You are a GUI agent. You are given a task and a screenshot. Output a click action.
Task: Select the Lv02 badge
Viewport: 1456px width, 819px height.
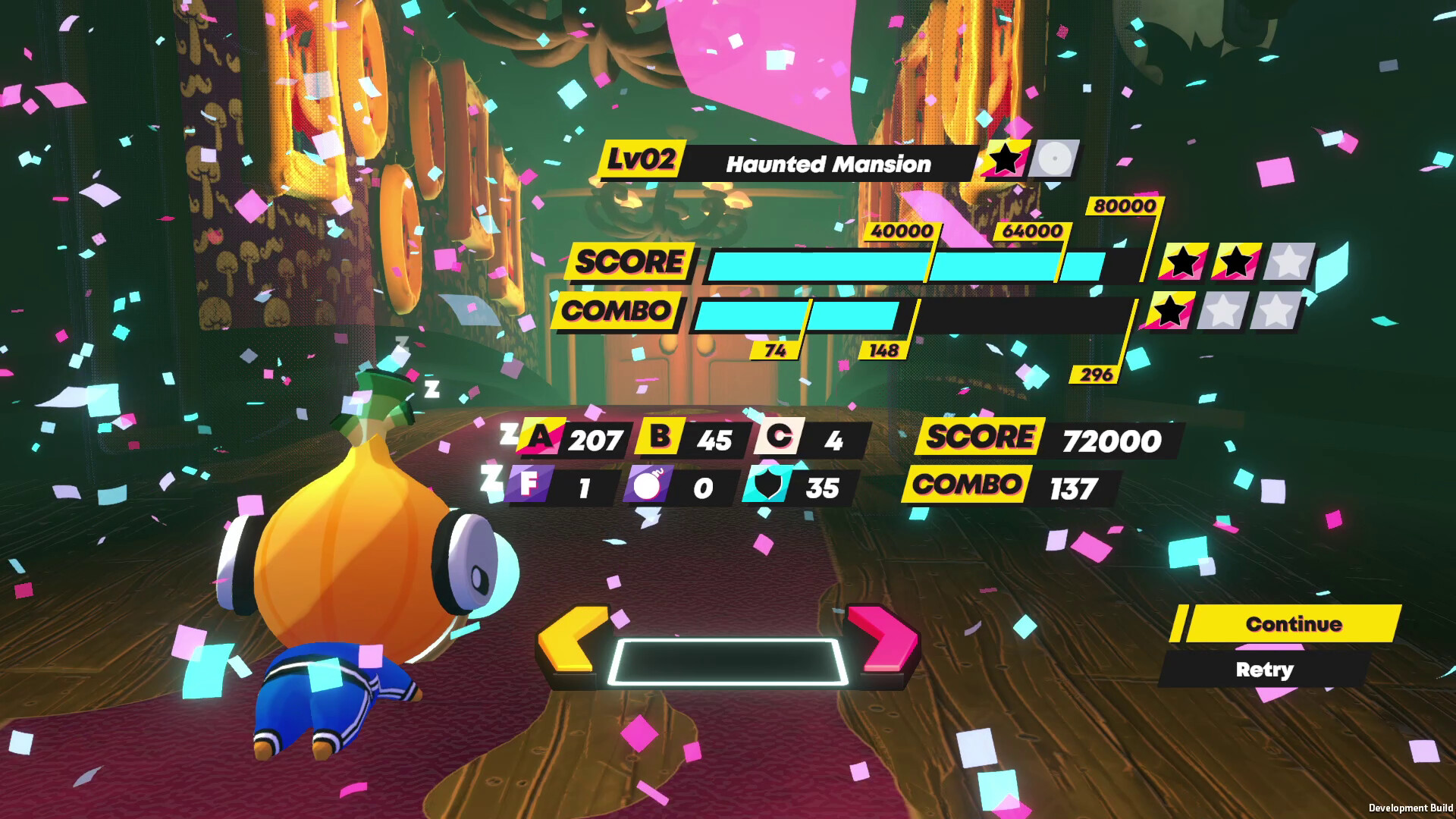point(643,161)
